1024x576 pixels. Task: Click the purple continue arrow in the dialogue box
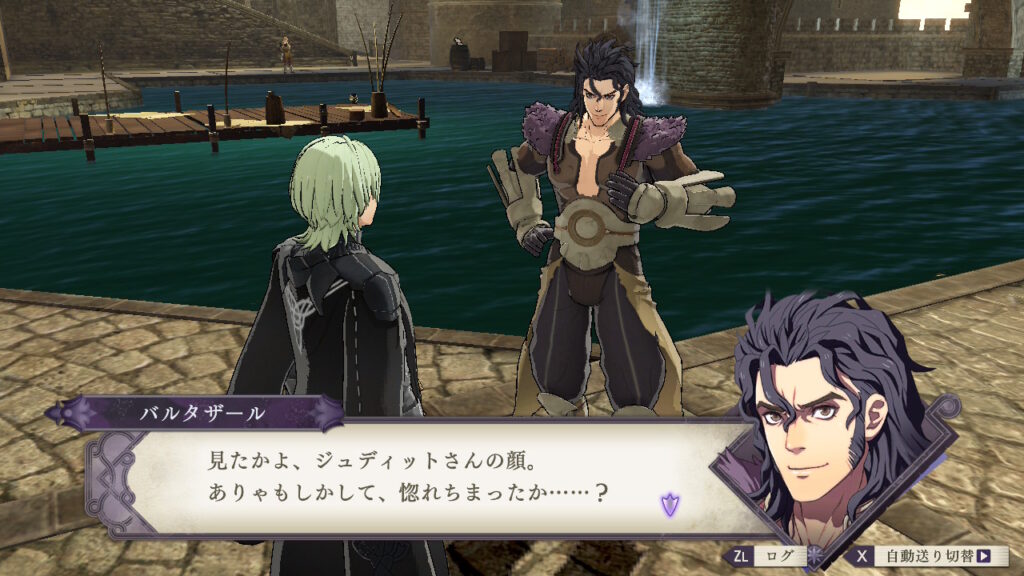[668, 503]
